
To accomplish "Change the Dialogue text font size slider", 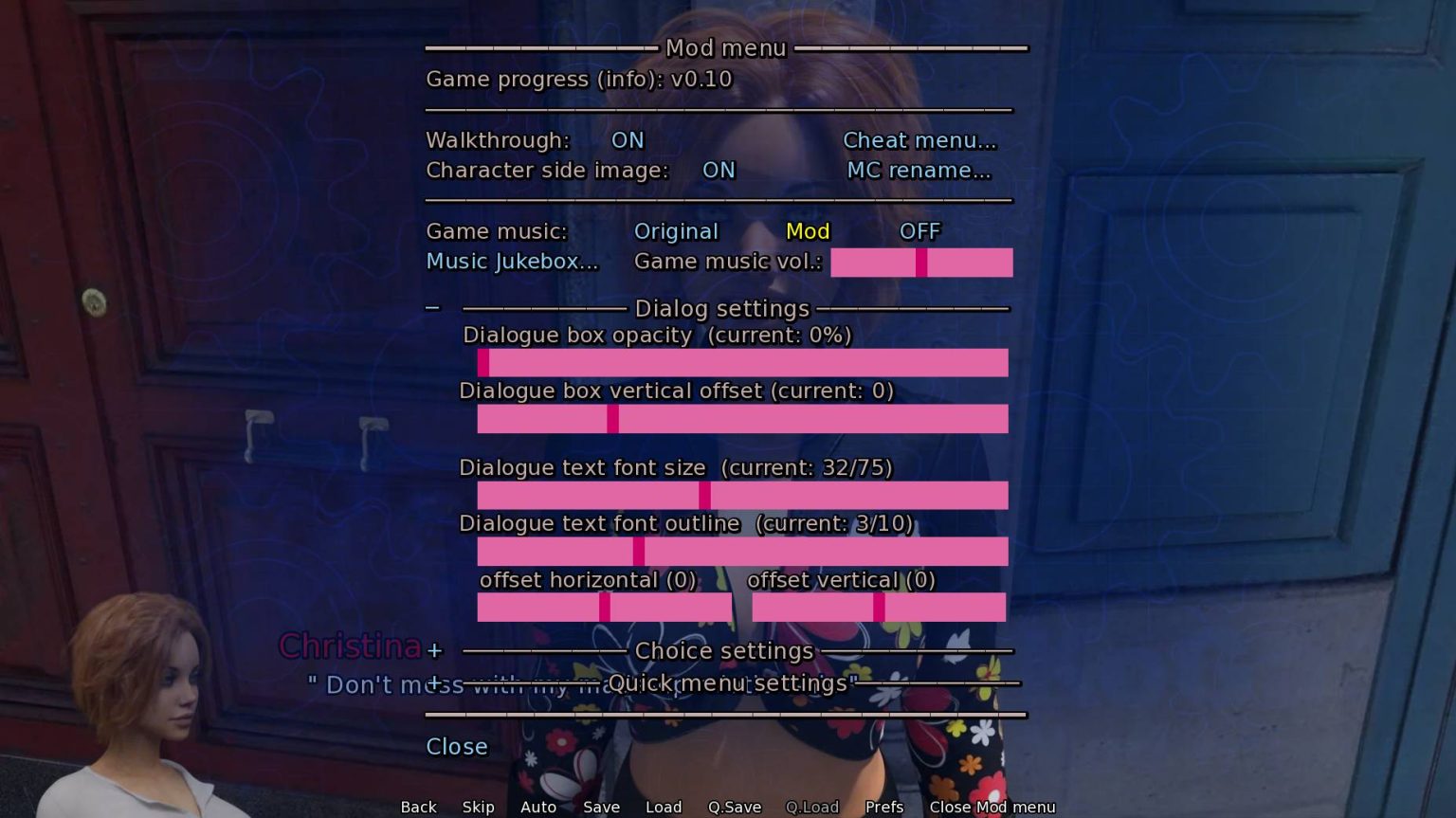I will pos(742,495).
